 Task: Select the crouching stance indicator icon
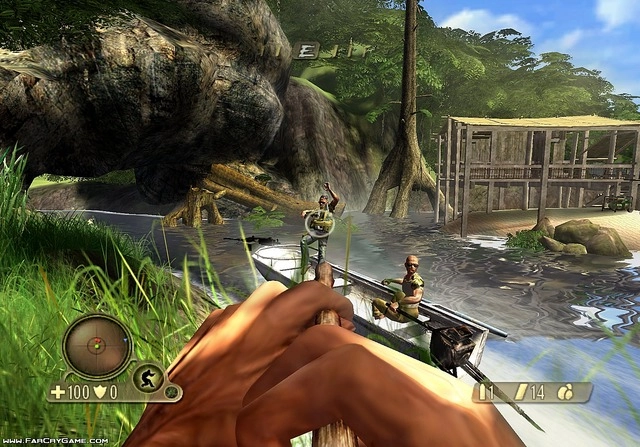[x=148, y=379]
